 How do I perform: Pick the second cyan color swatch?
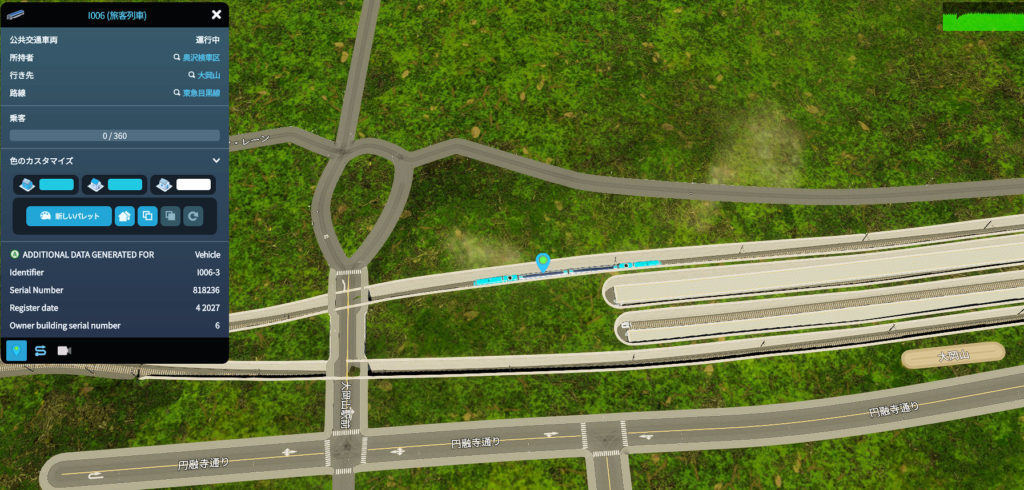[x=124, y=185]
